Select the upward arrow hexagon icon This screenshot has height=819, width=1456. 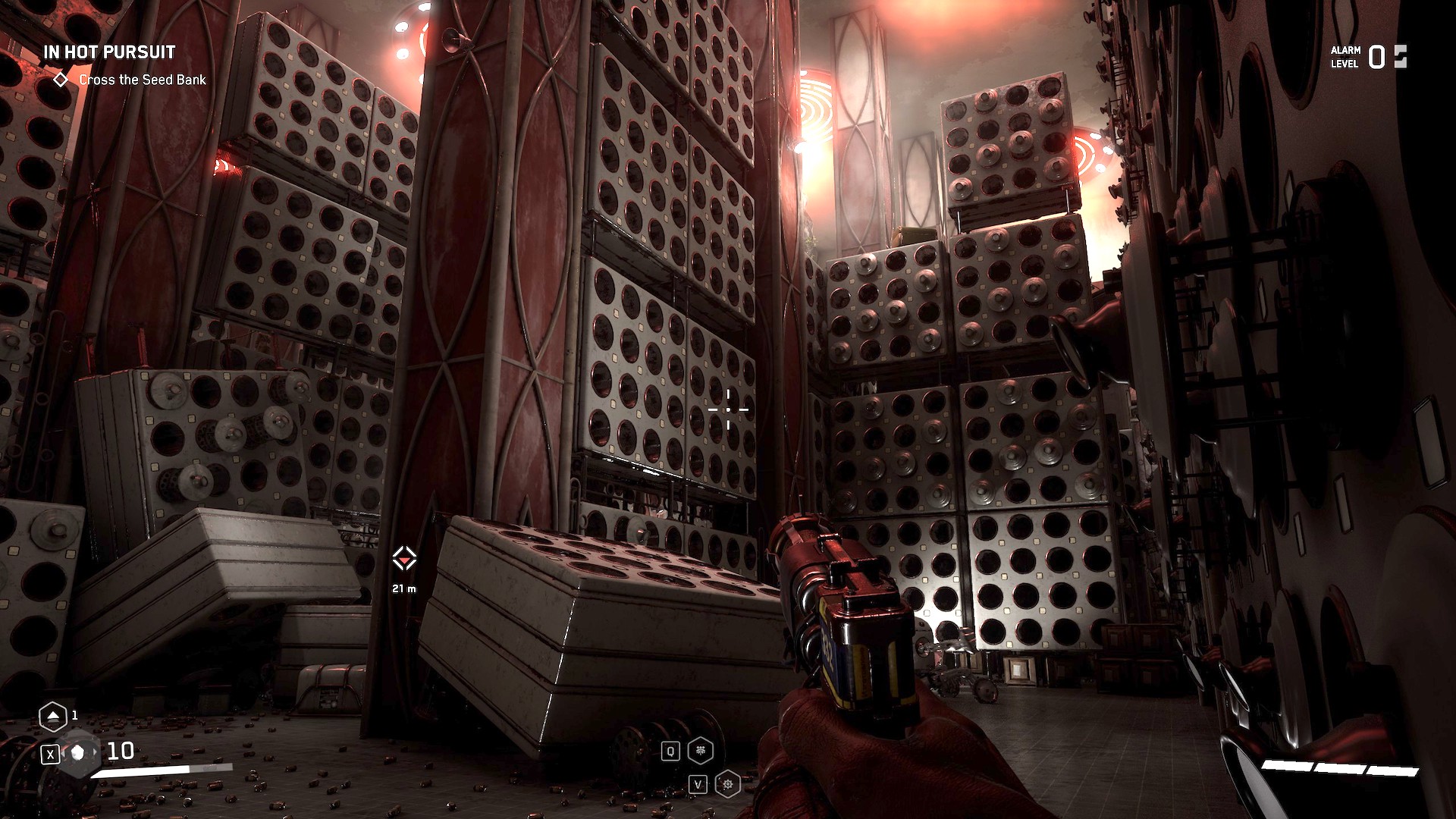(52, 715)
